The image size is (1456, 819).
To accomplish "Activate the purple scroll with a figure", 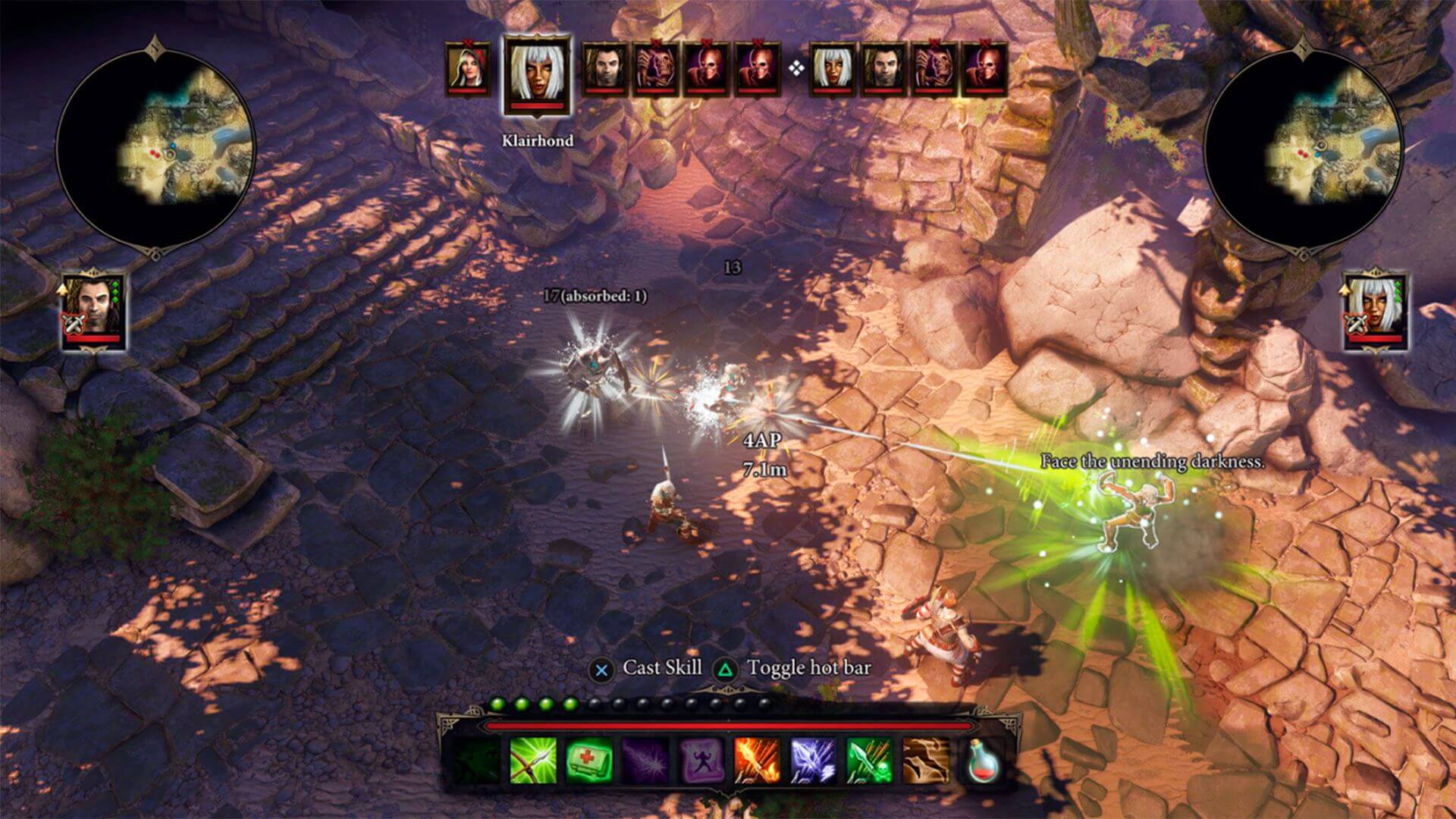I will coord(701,760).
